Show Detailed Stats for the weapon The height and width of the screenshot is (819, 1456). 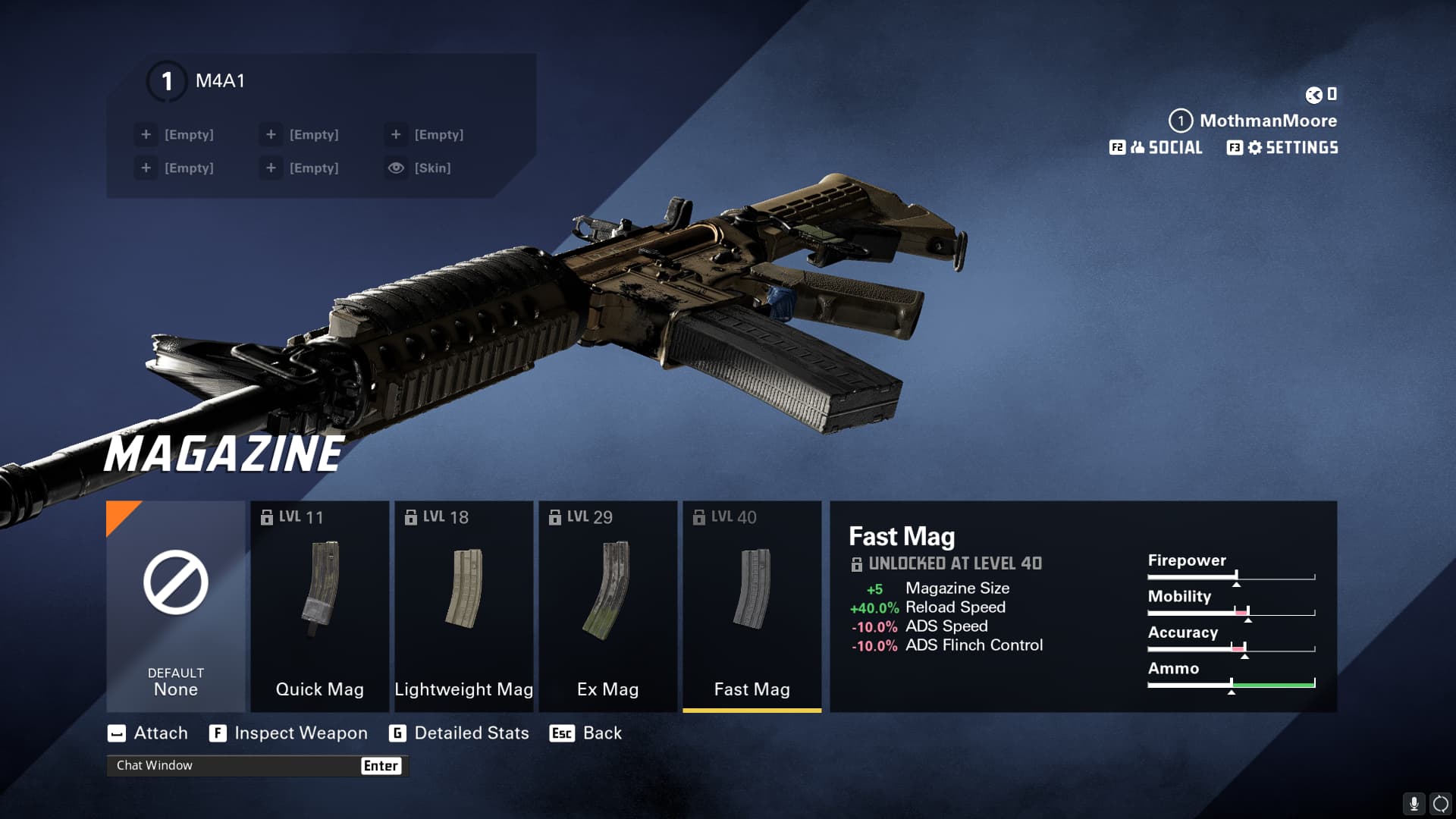point(459,733)
